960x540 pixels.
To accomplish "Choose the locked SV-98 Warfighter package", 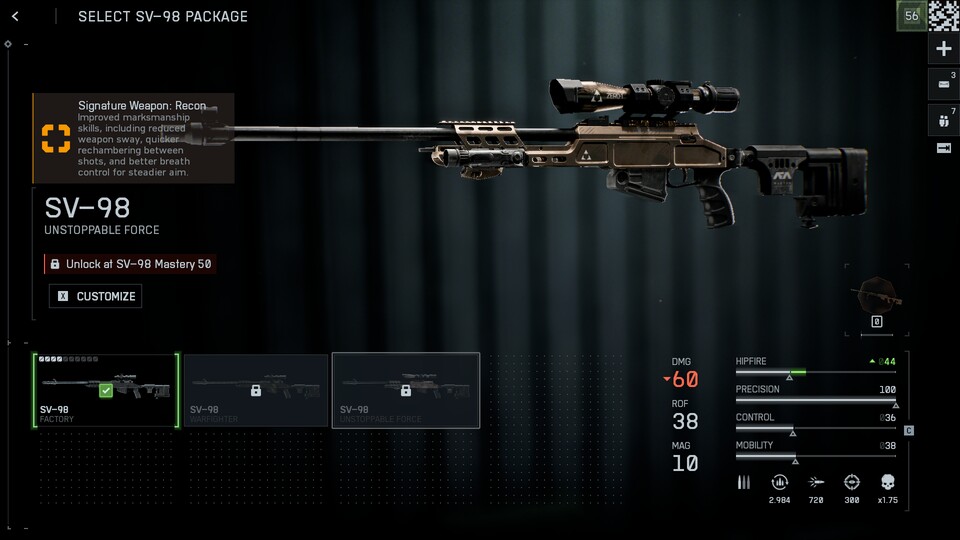I will point(256,390).
